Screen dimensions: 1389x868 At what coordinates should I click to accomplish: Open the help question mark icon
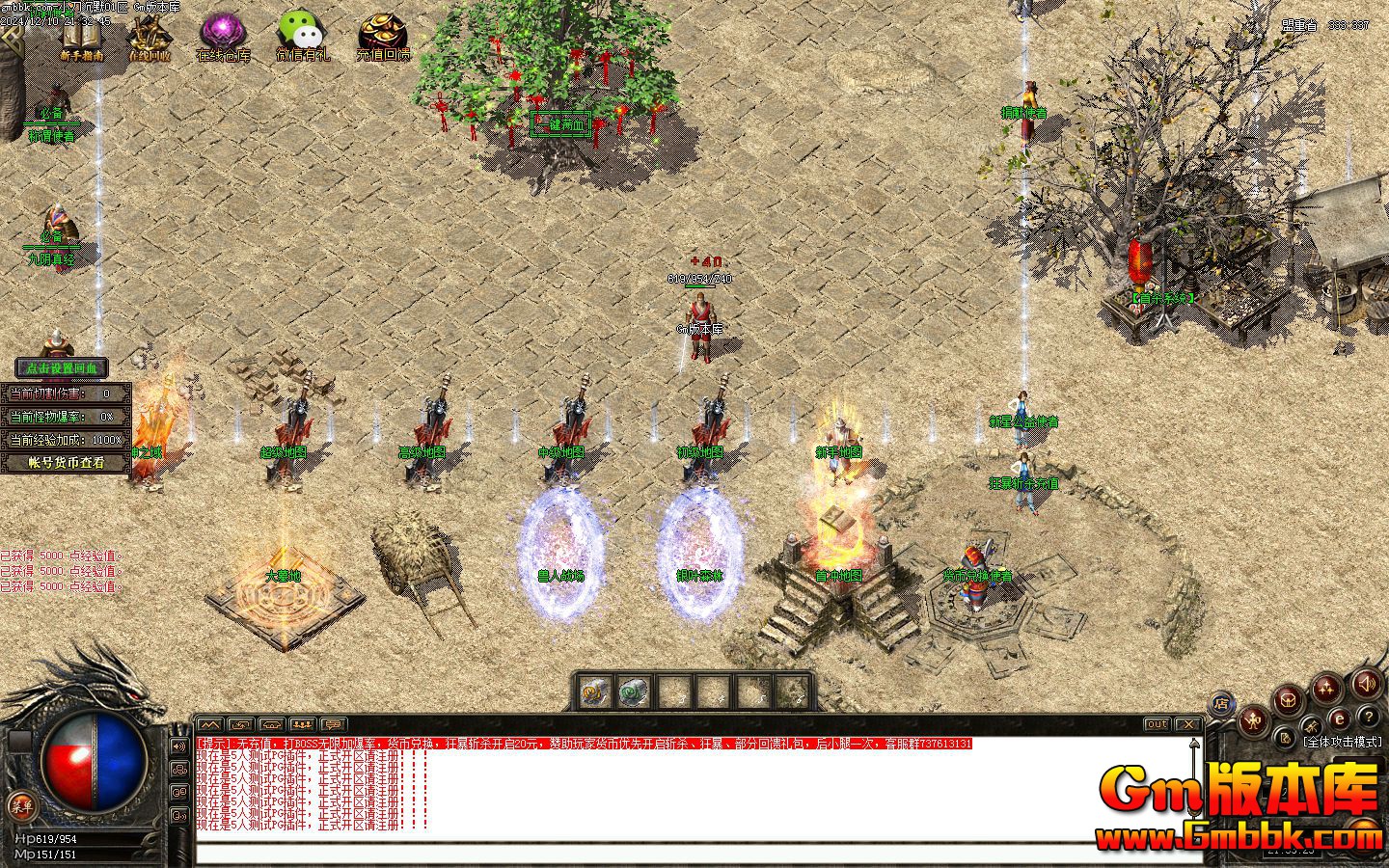pyautogui.click(x=1370, y=718)
